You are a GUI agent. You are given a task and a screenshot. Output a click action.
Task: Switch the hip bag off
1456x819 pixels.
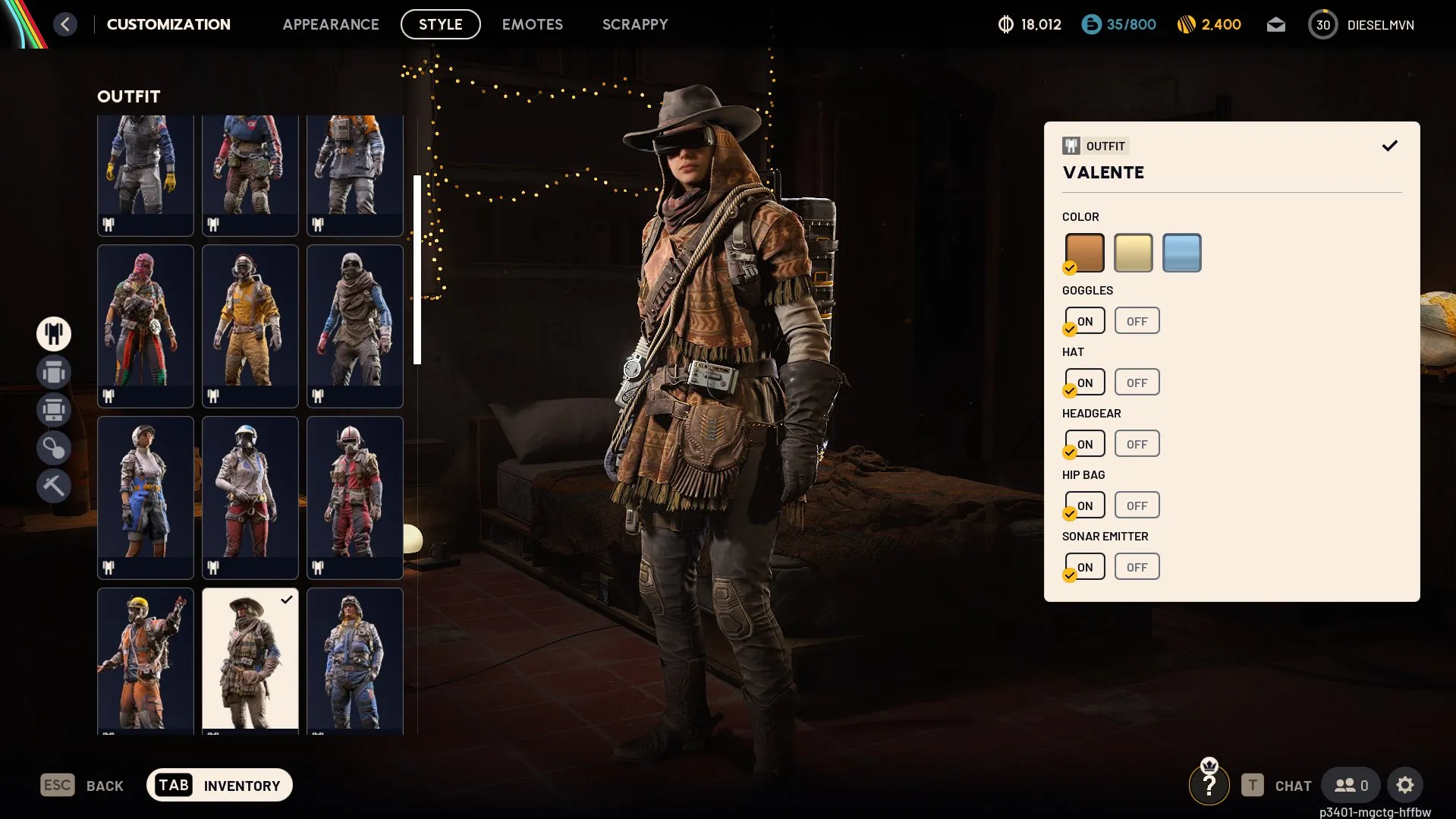[1137, 506]
